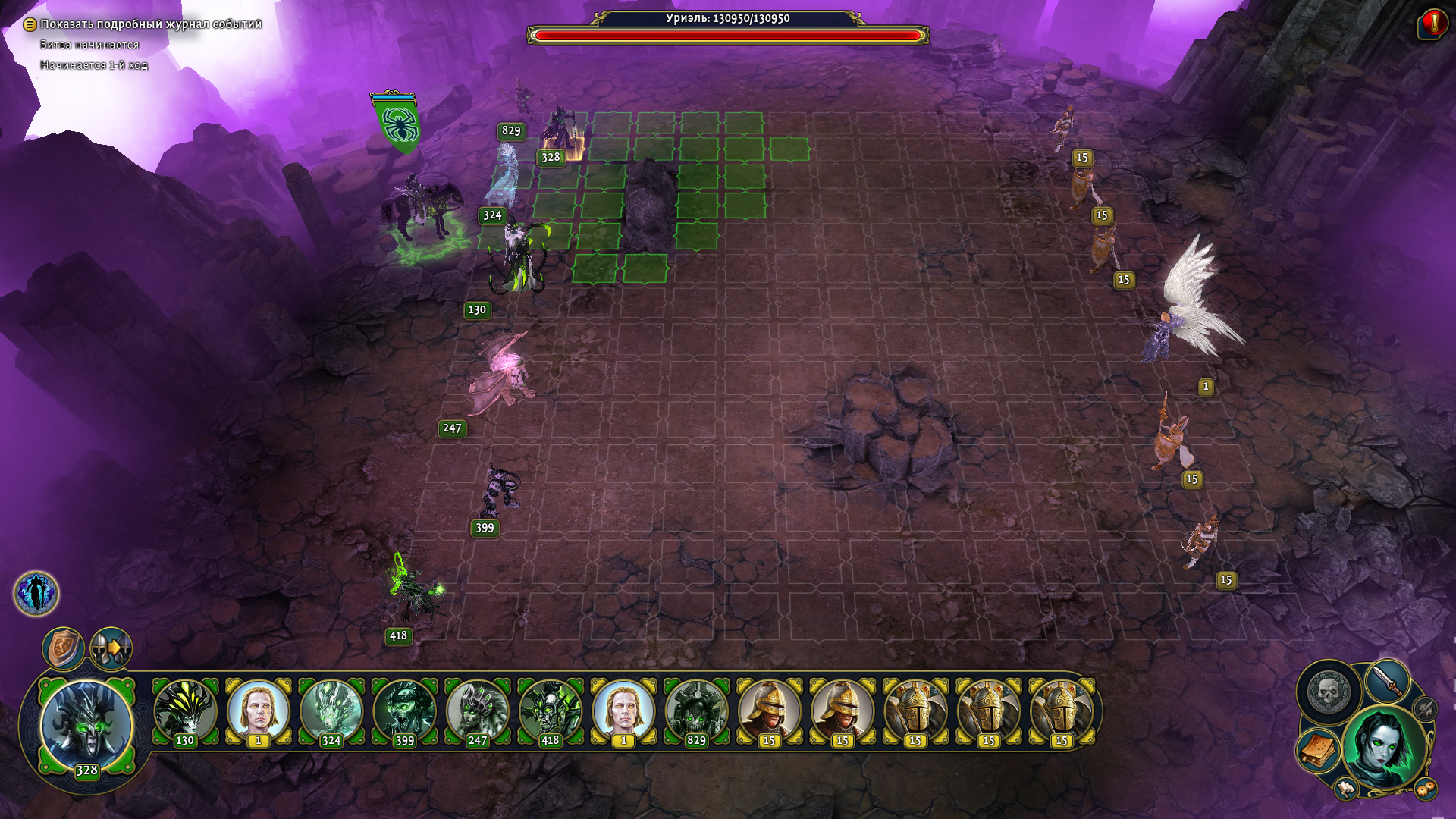Select the green spider faction banner

coord(397,124)
